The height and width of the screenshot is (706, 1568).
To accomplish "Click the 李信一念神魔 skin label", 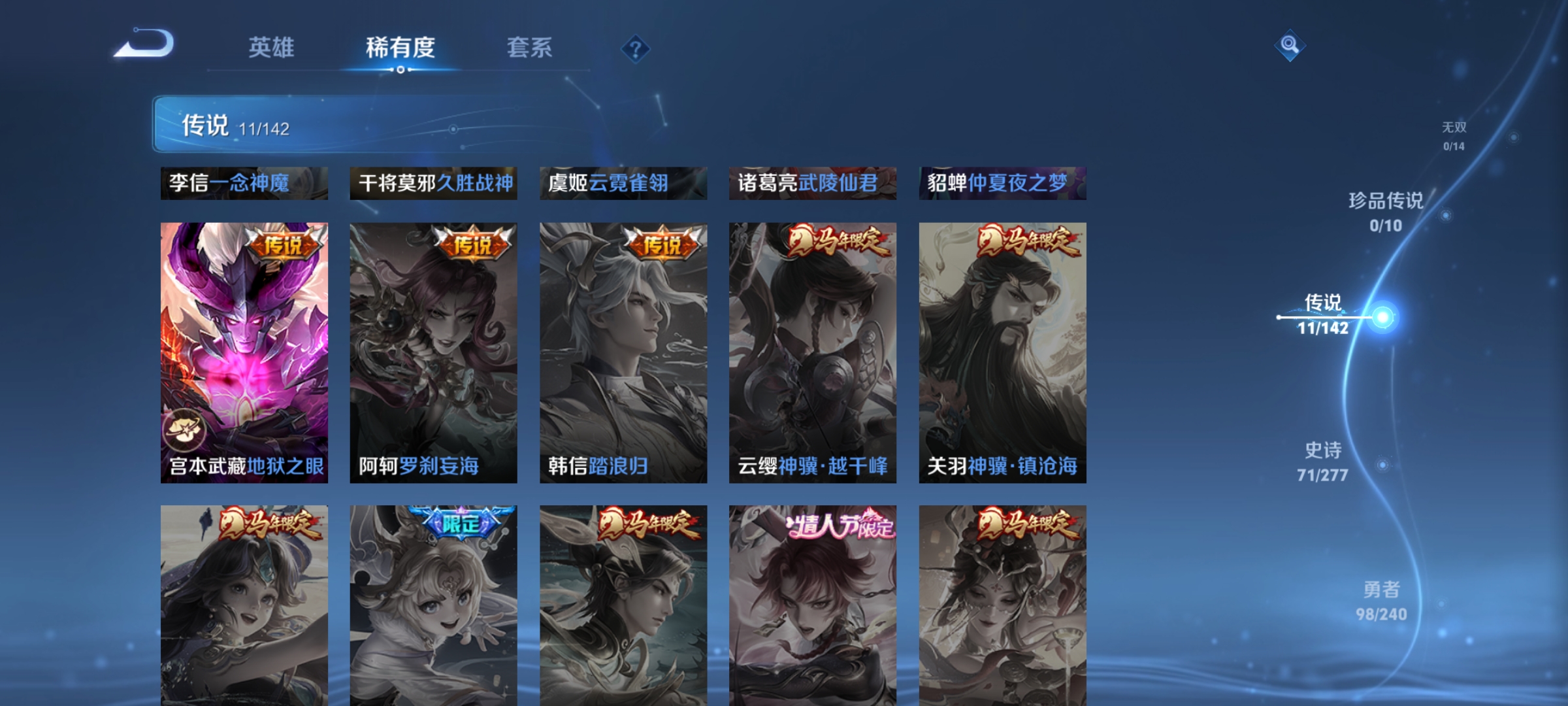I will click(x=242, y=184).
